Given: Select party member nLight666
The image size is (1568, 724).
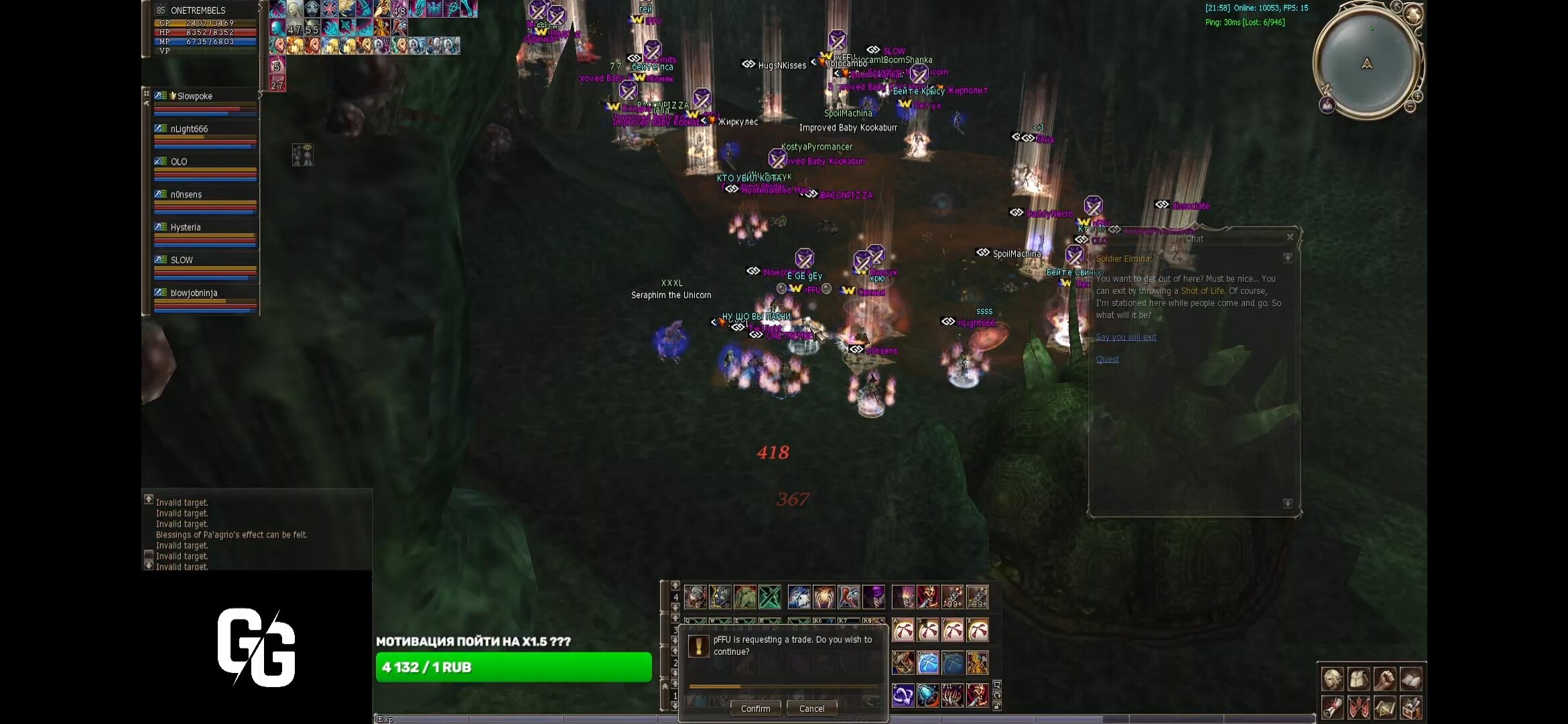Looking at the screenshot, I should click(189, 129).
